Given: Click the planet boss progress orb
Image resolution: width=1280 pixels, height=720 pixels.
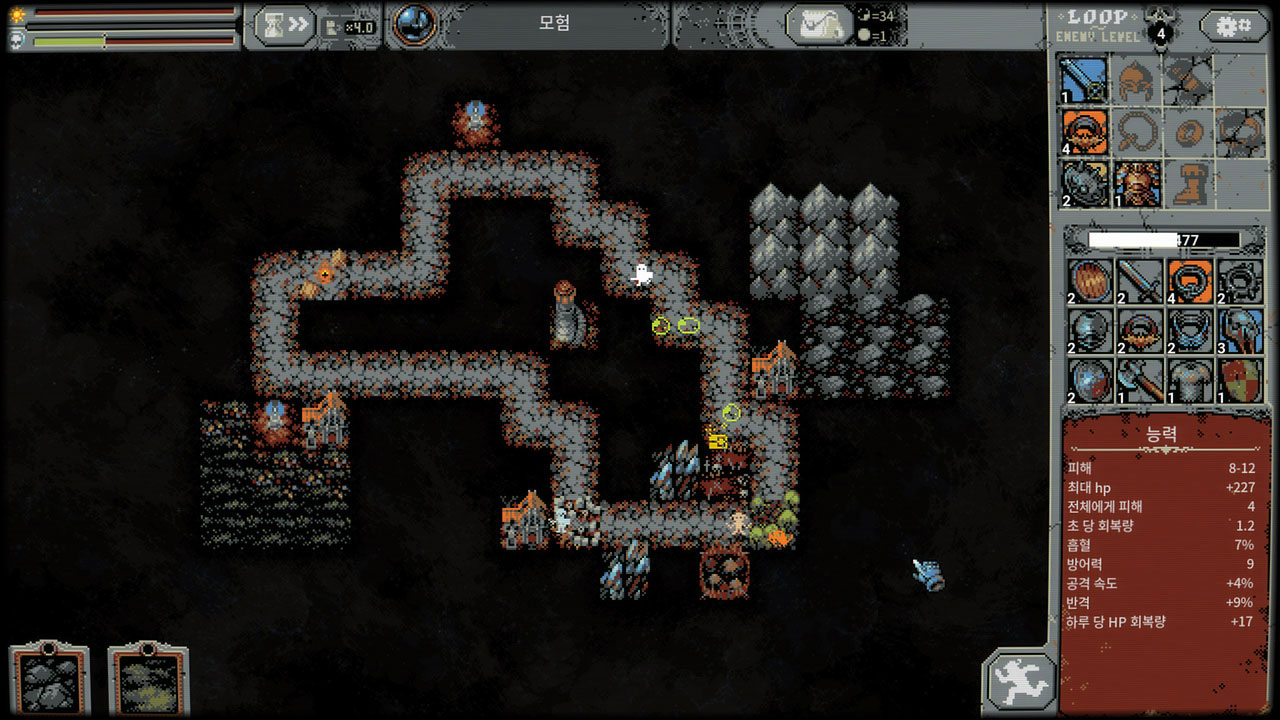Looking at the screenshot, I should [x=415, y=25].
